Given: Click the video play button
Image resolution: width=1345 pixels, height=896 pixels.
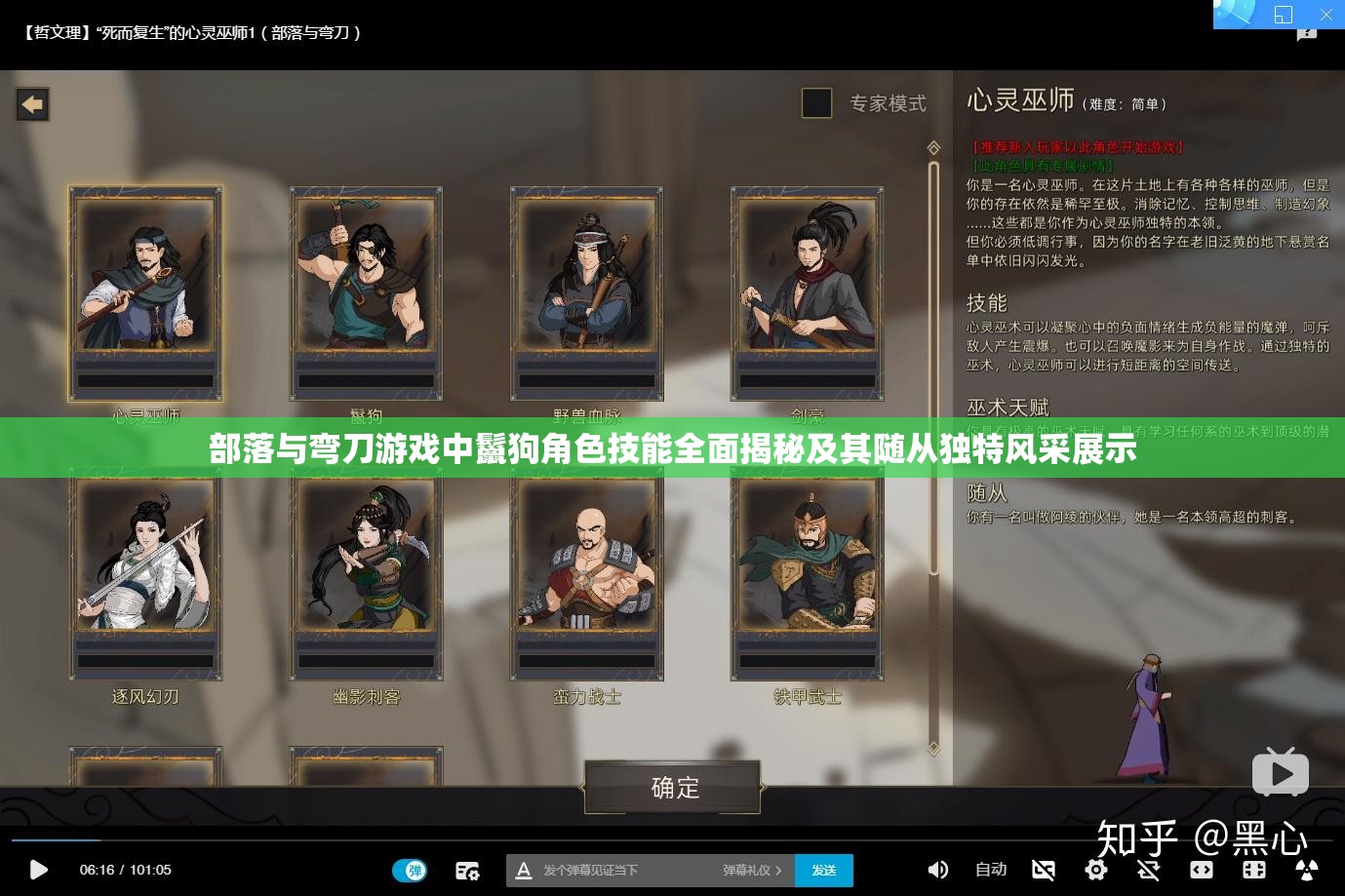Looking at the screenshot, I should pos(38,870).
